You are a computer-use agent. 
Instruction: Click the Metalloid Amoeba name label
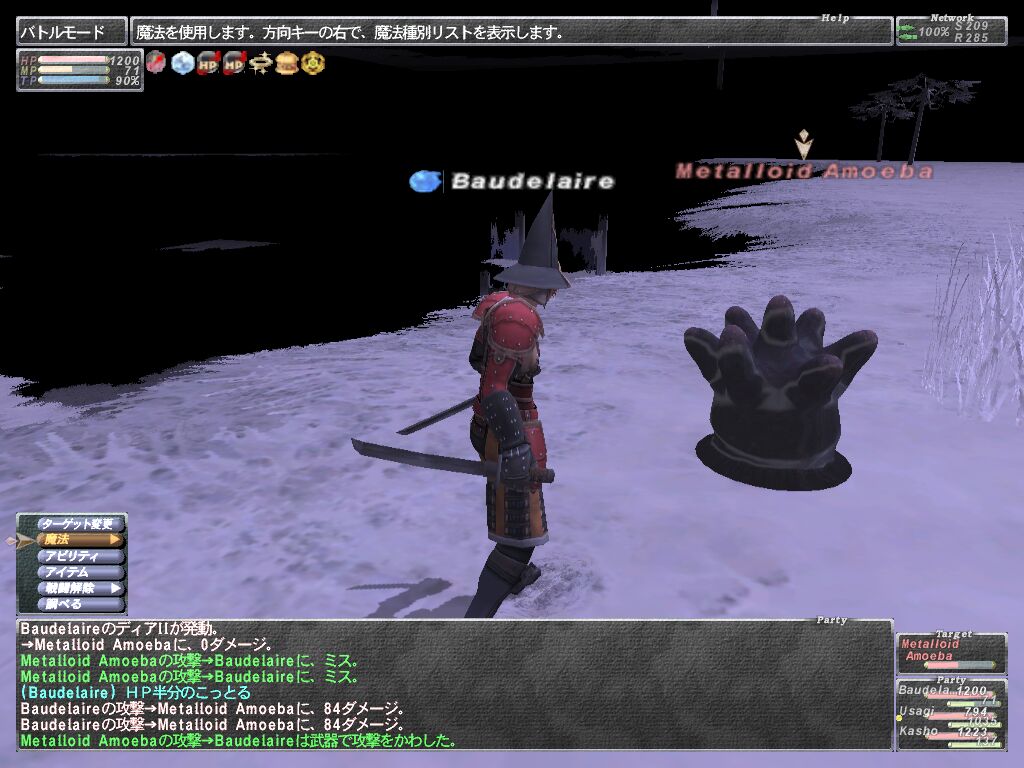804,172
